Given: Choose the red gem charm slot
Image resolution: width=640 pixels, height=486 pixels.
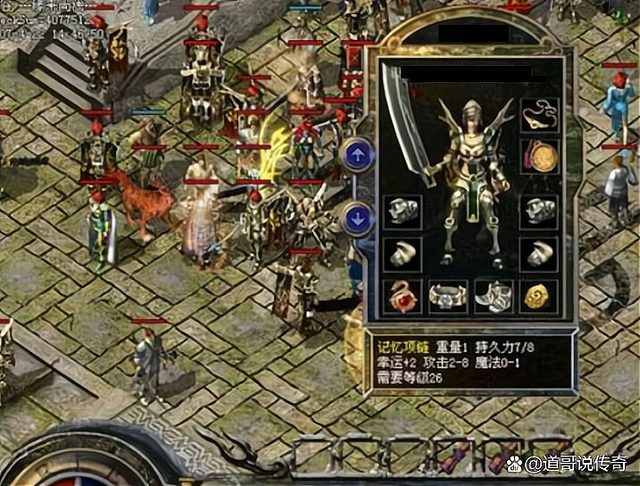Looking at the screenshot, I should [x=401, y=296].
